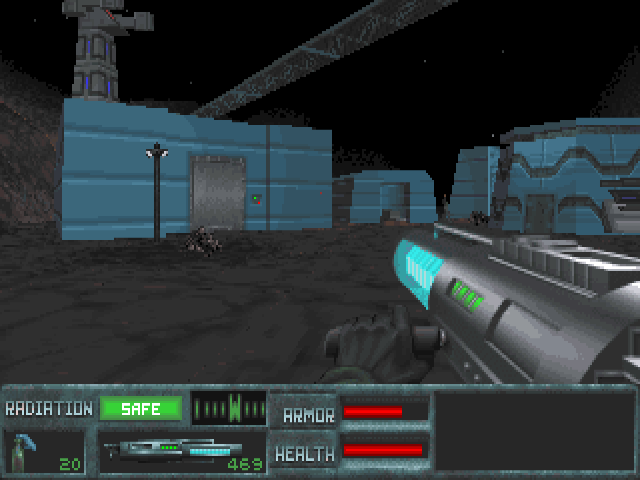Image resolution: width=640 pixels, height=480 pixels.
Task: Click the green SAFE radiation indicator
Action: click(x=141, y=408)
